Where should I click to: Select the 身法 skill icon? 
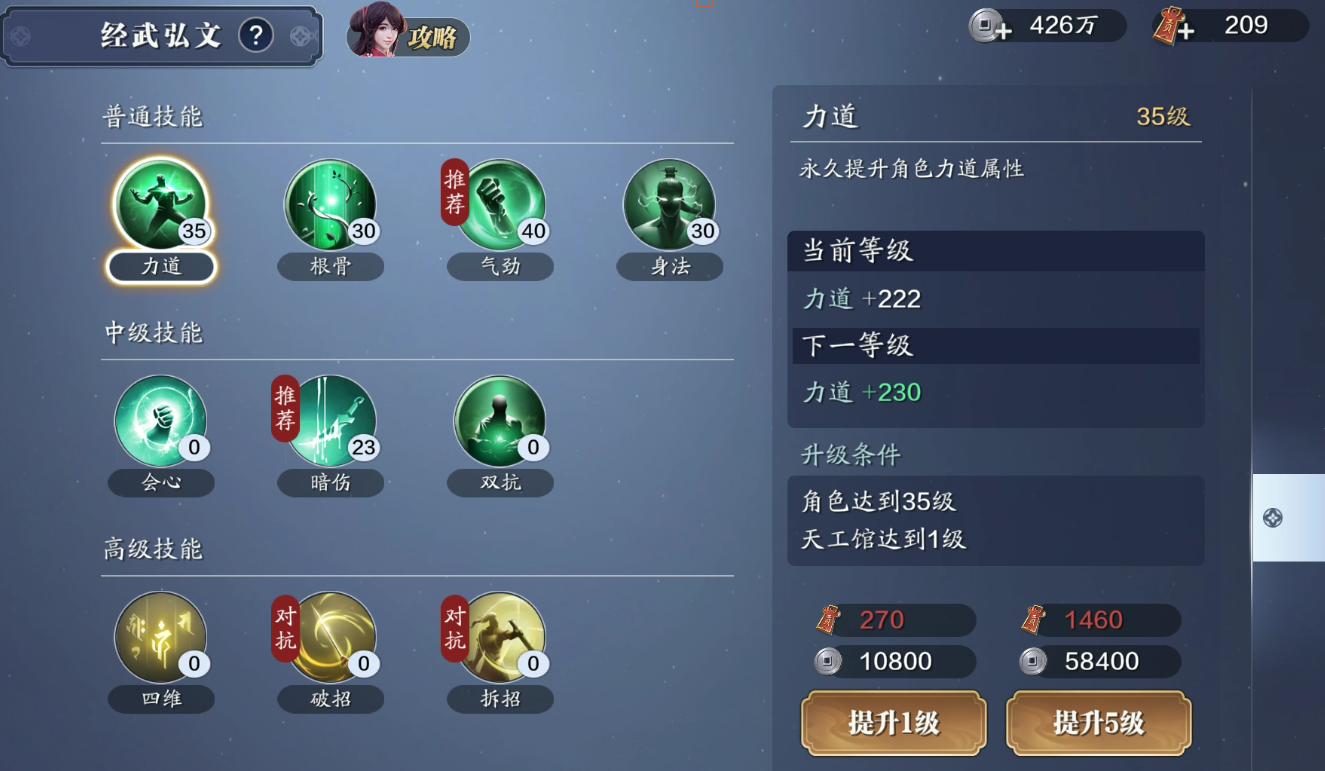coord(669,205)
